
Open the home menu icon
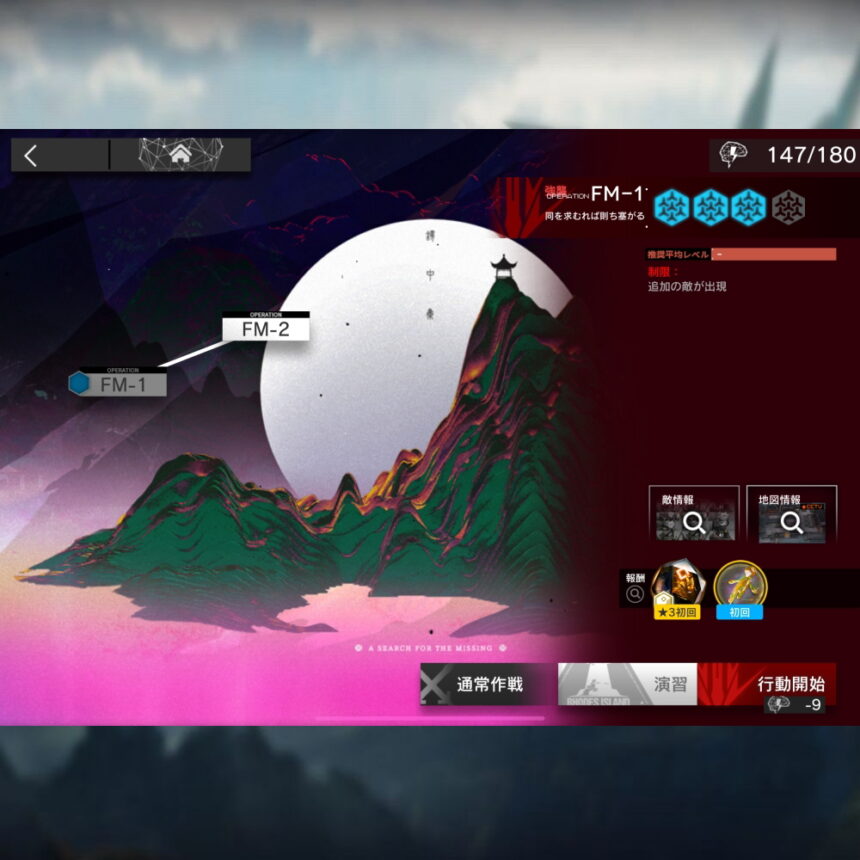tap(180, 155)
